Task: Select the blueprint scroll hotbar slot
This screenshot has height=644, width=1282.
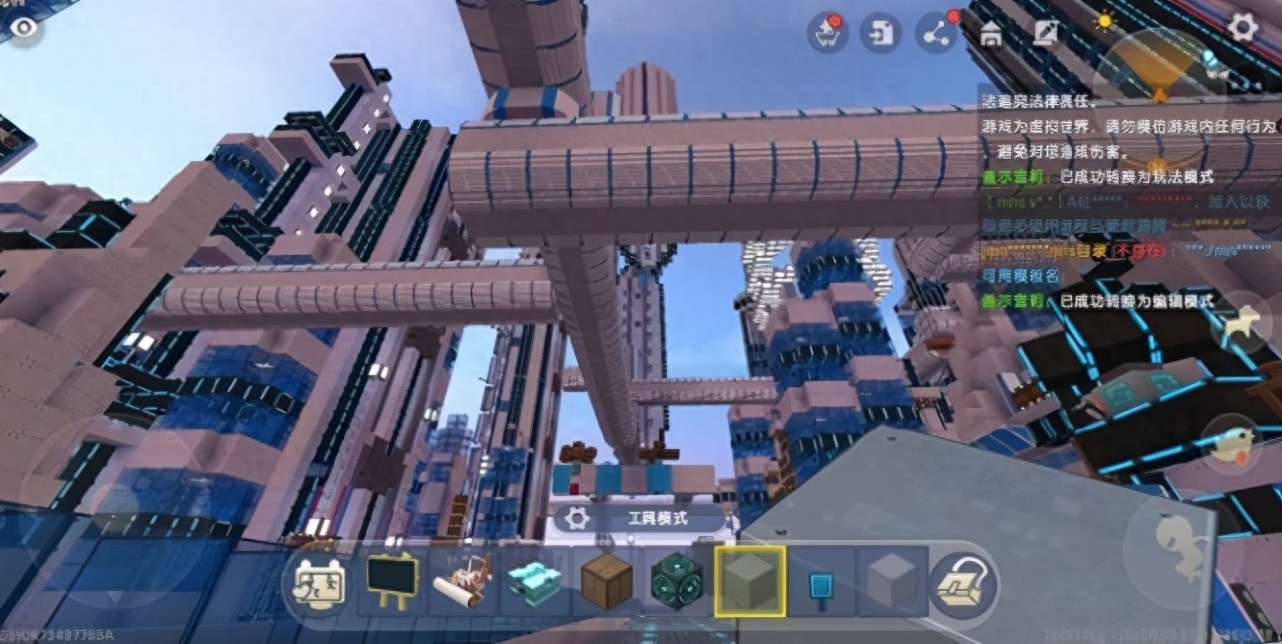Action: click(x=463, y=581)
